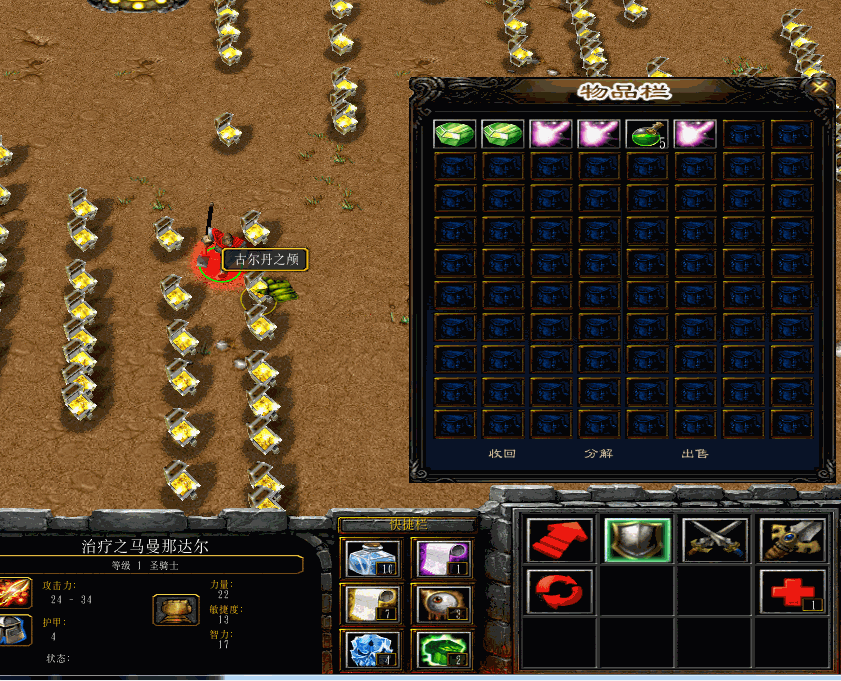
Task: Close the 物品栏 inventory window
Action: 820,88
